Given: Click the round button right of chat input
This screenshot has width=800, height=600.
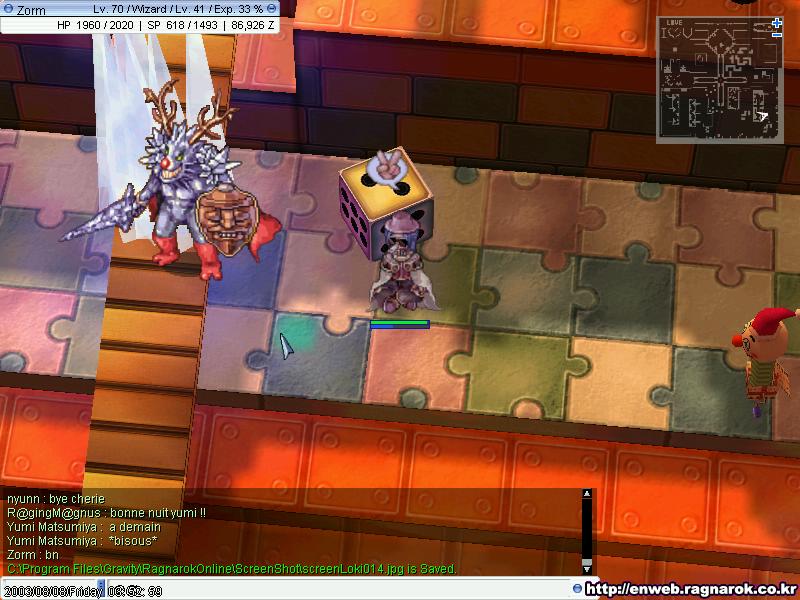Looking at the screenshot, I should [578, 588].
